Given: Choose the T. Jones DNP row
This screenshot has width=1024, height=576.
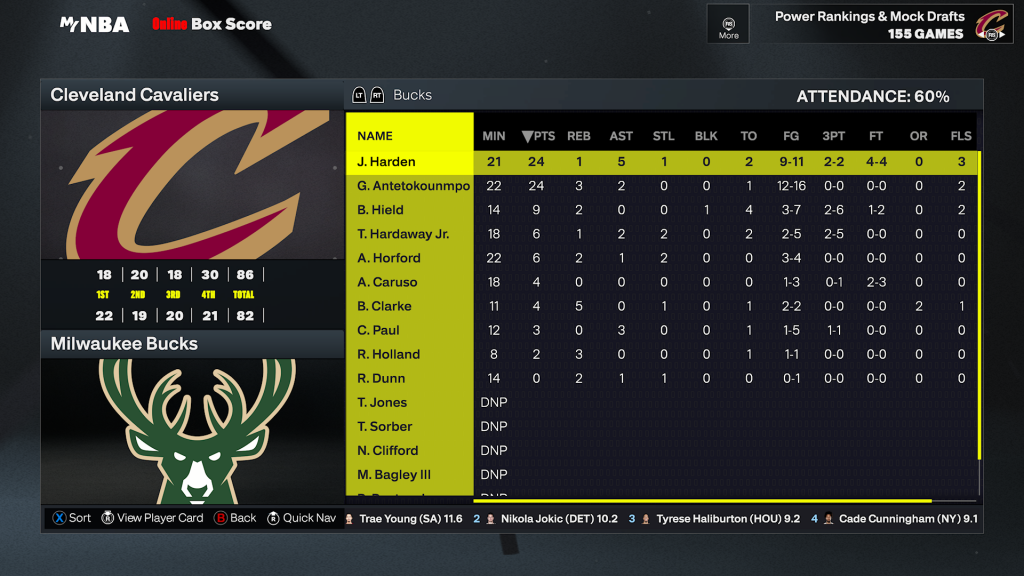Looking at the screenshot, I should (x=382, y=402).
